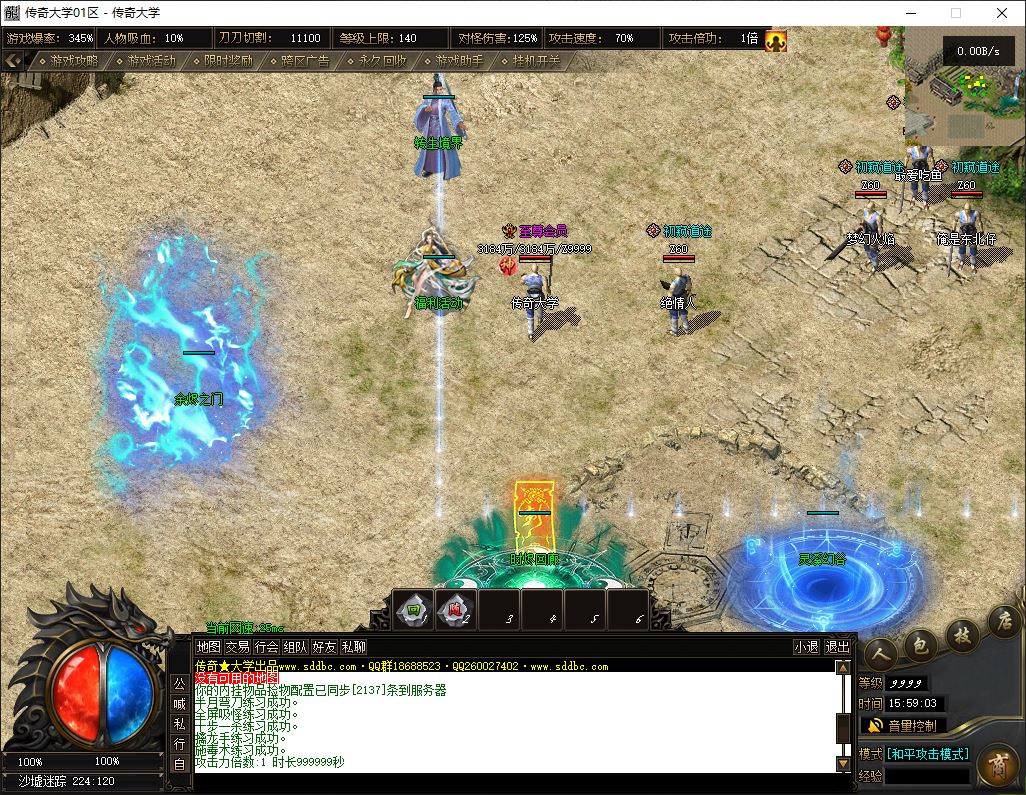Click the 地图 button above chat

208,647
